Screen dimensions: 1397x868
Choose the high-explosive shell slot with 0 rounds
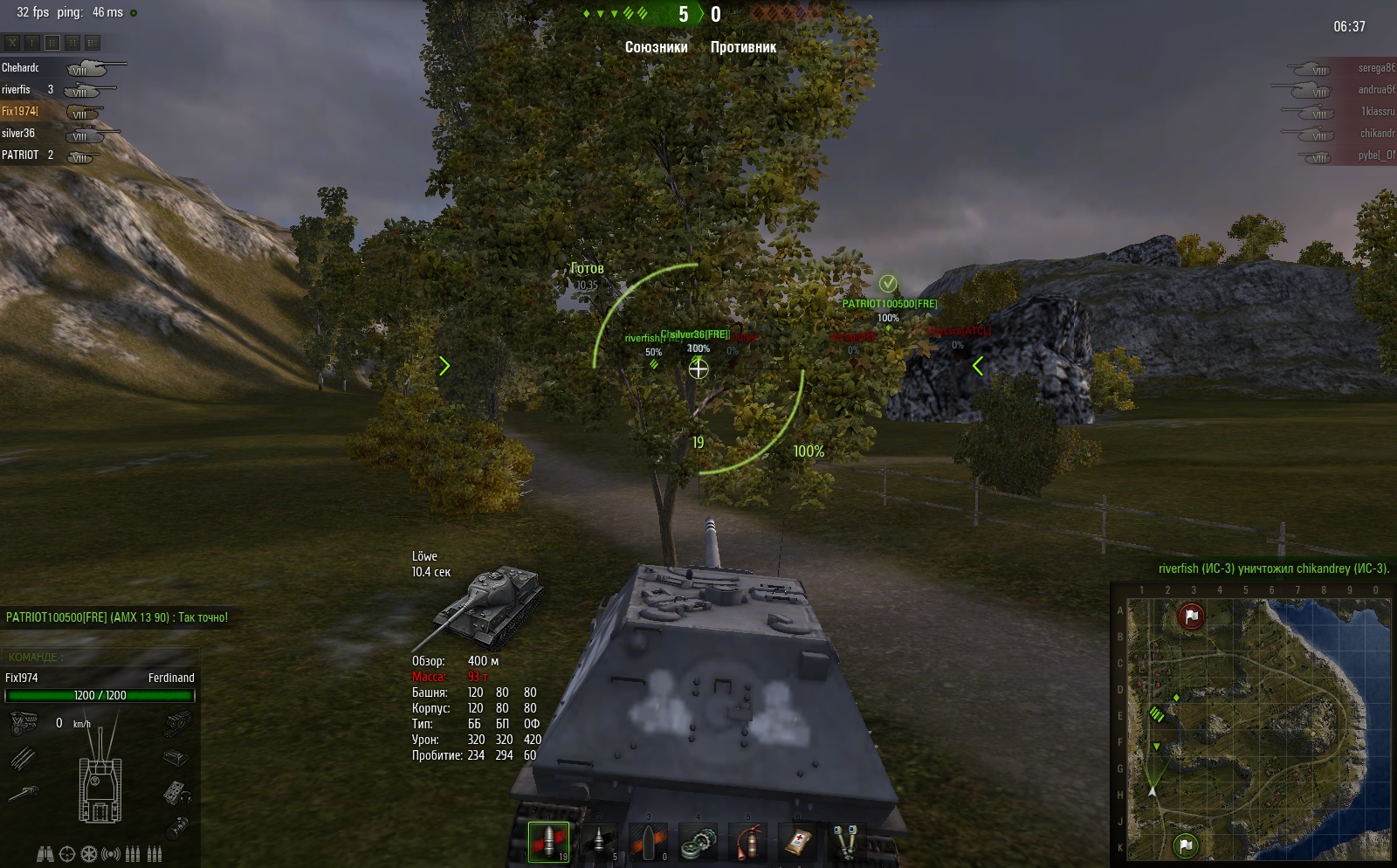(649, 843)
